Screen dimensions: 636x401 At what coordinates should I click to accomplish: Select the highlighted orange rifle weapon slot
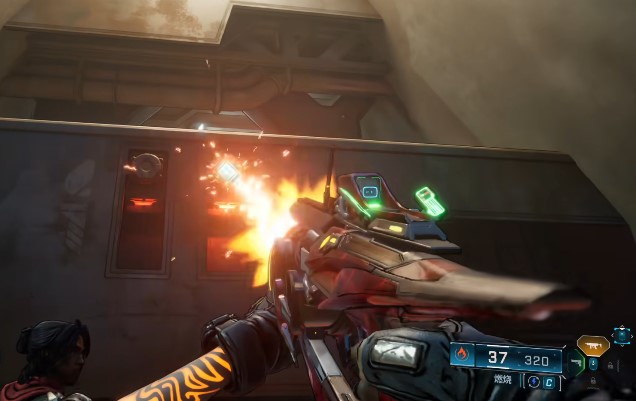tap(593, 346)
